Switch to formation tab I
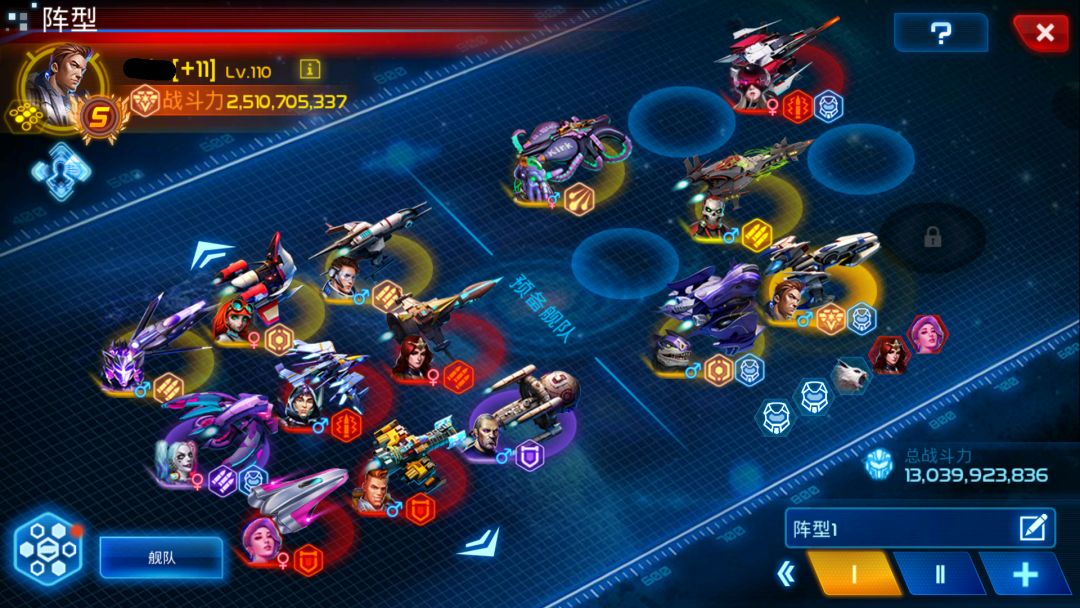The height and width of the screenshot is (608, 1080). click(x=853, y=574)
